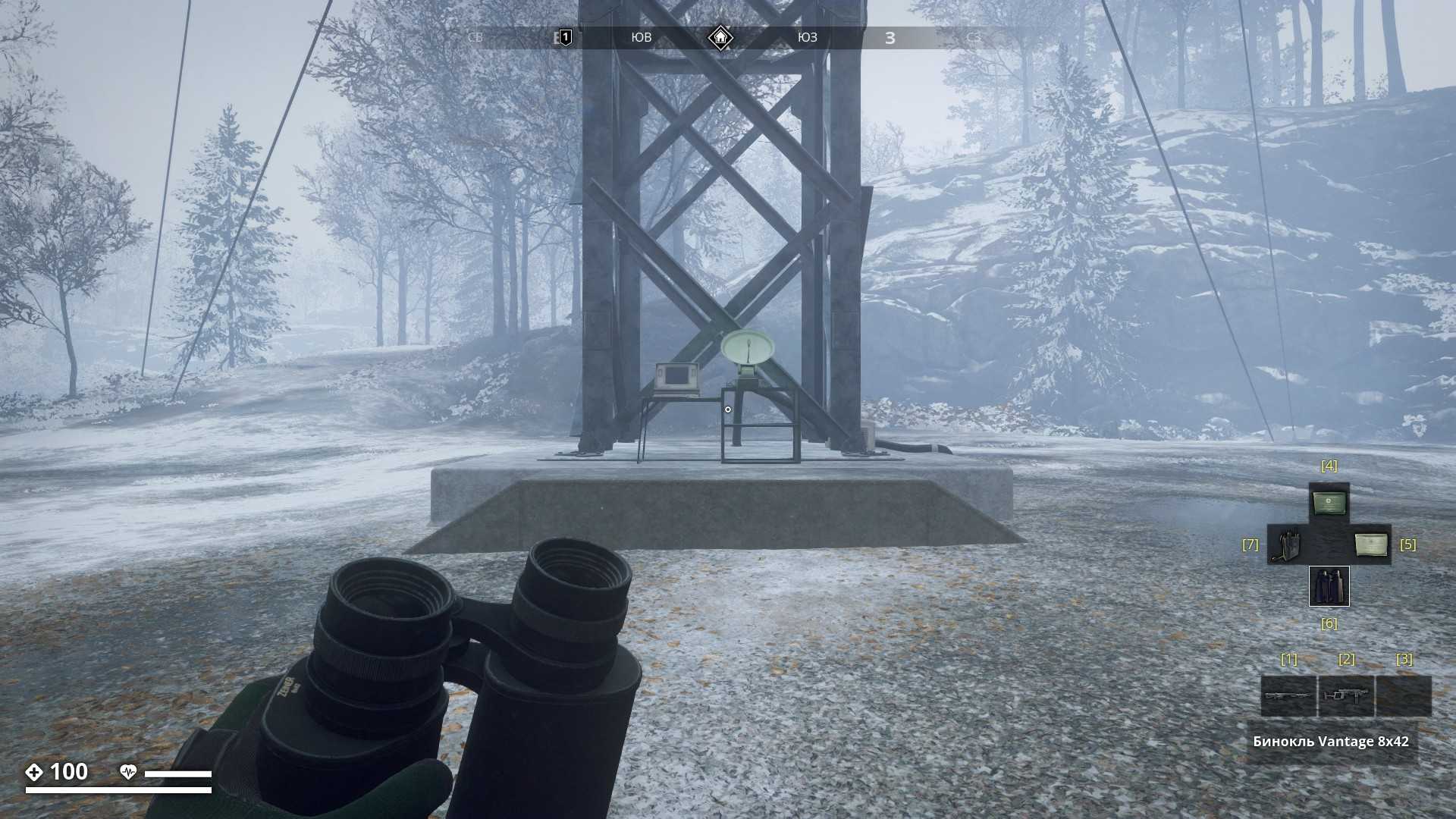1456x819 pixels.
Task: Switch to the submachine gun in weapon slot 2
Action: pos(1346,695)
